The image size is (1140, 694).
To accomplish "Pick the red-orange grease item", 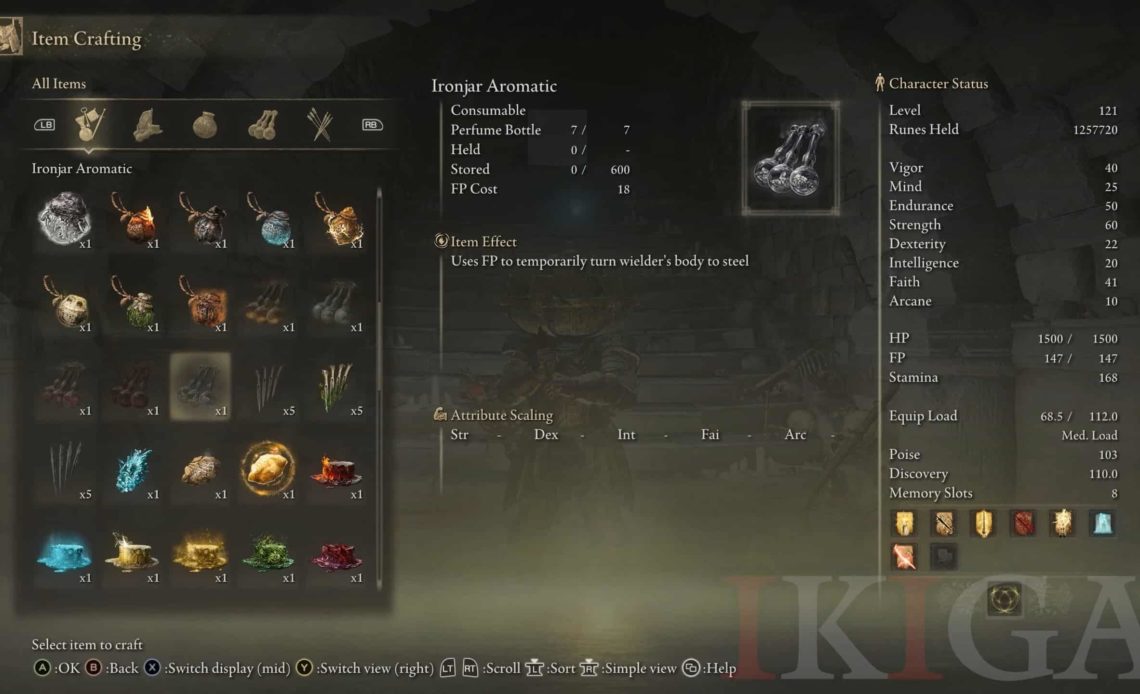I will click(336, 469).
